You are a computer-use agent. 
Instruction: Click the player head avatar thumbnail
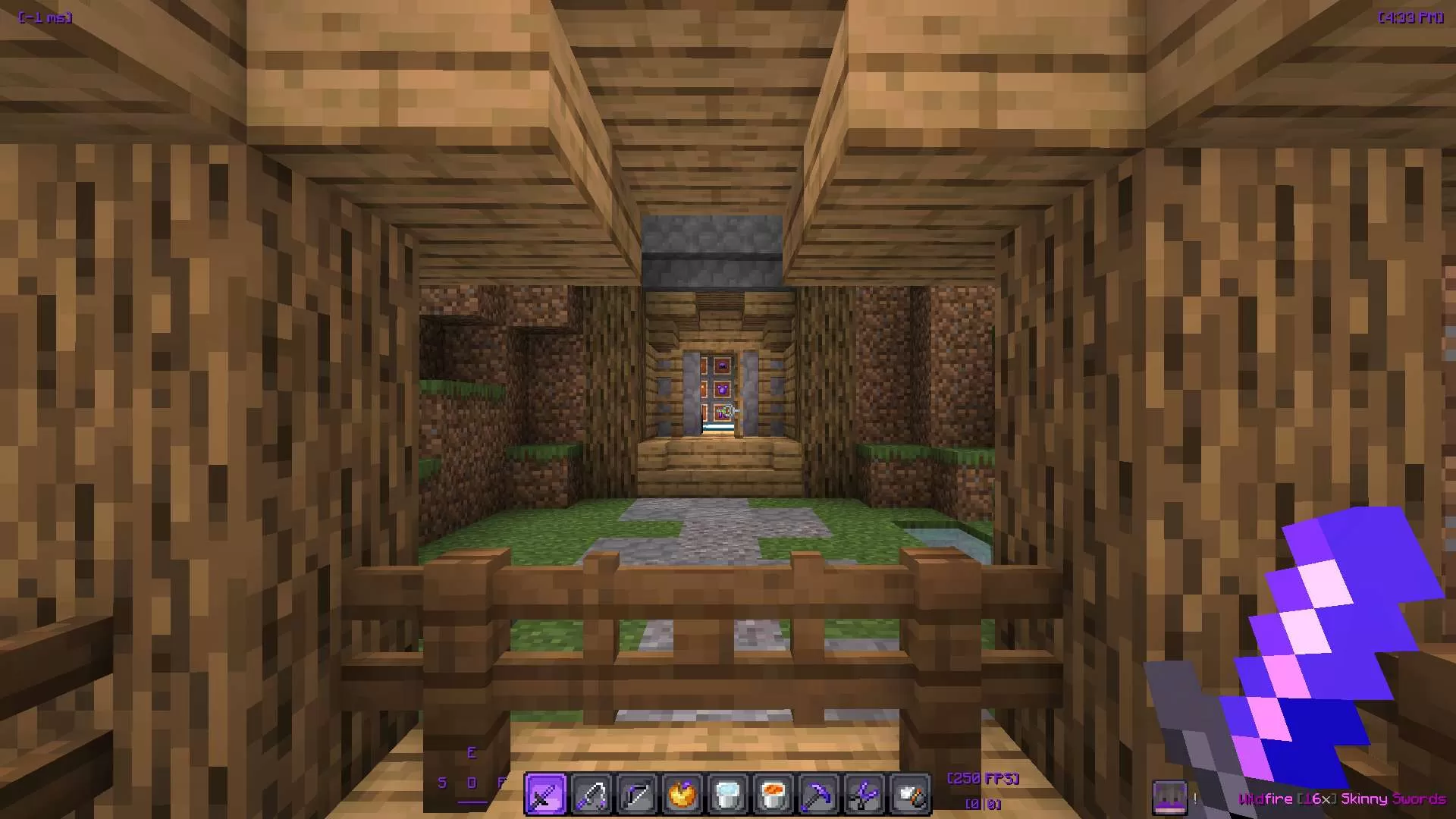[1170, 795]
